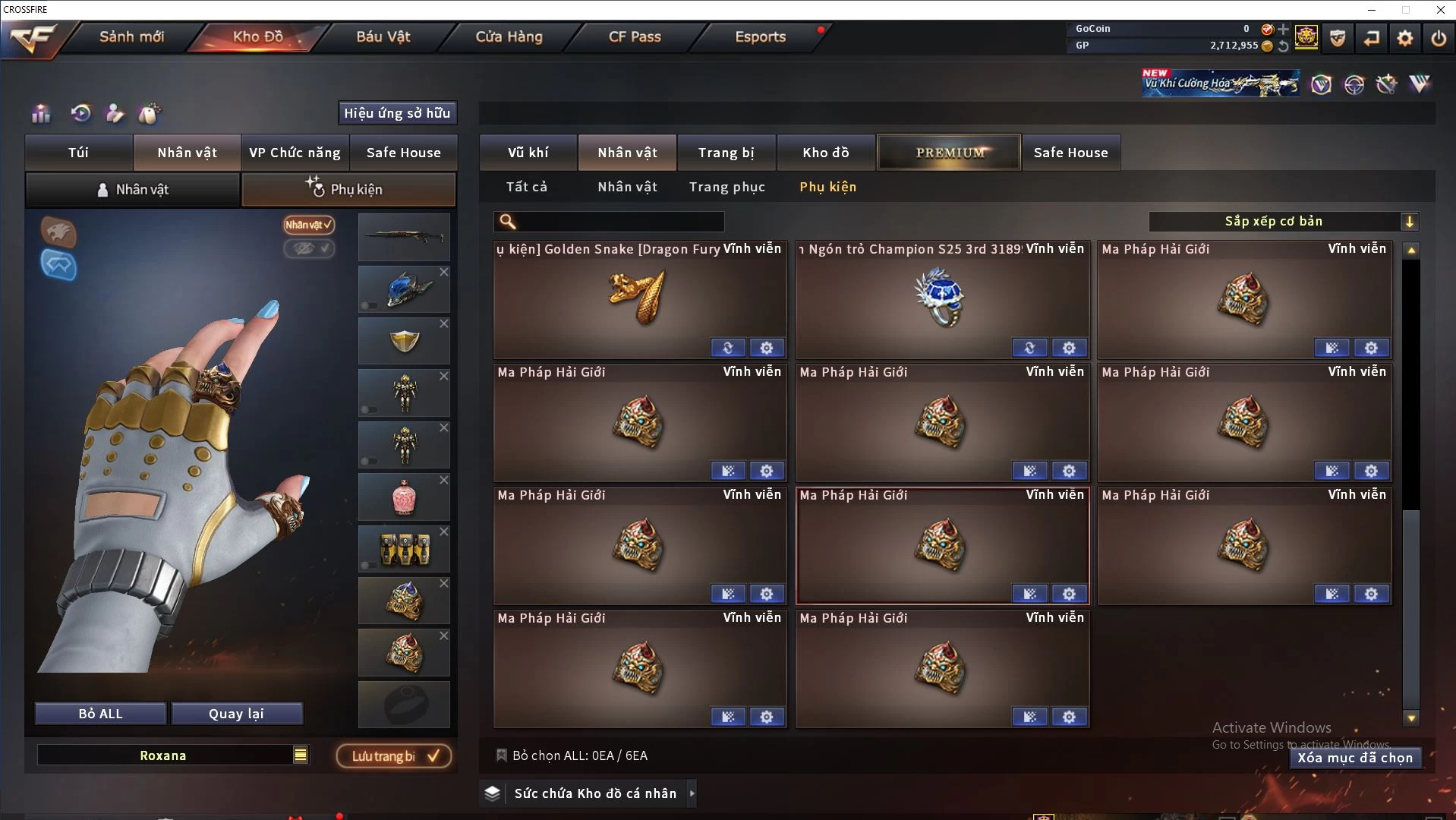Open the Sắp xếp cơ bản sort dropdown
The image size is (1456, 820).
click(1283, 221)
